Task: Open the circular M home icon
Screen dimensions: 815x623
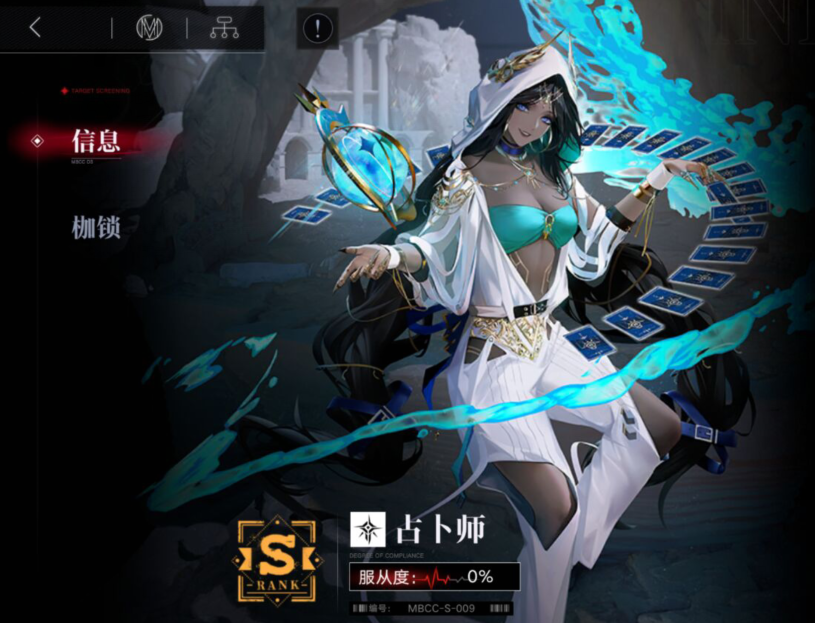Action: [x=149, y=28]
